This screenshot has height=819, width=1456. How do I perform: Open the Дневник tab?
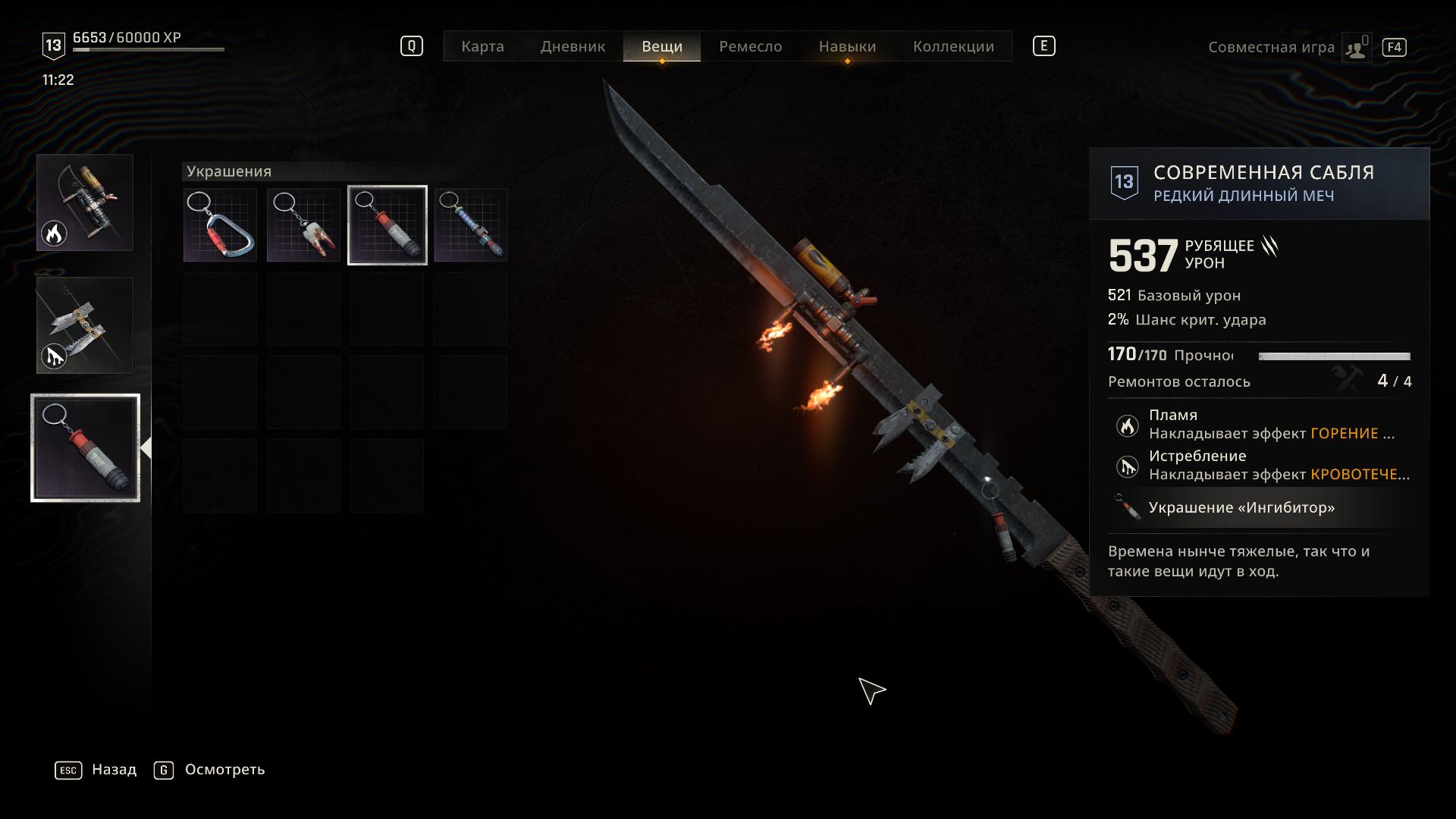[573, 46]
